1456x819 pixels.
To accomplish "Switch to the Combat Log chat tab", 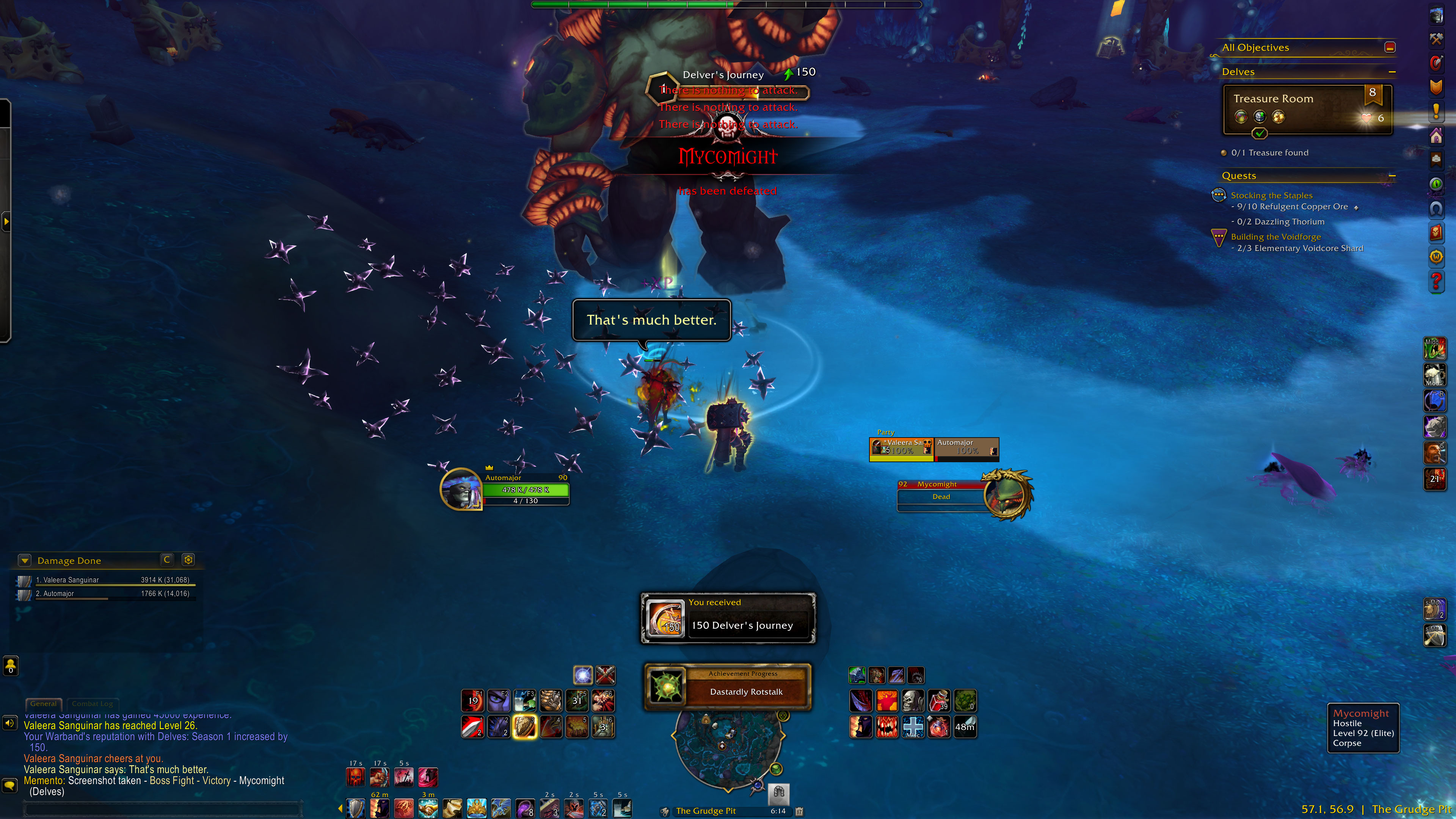I will [92, 704].
